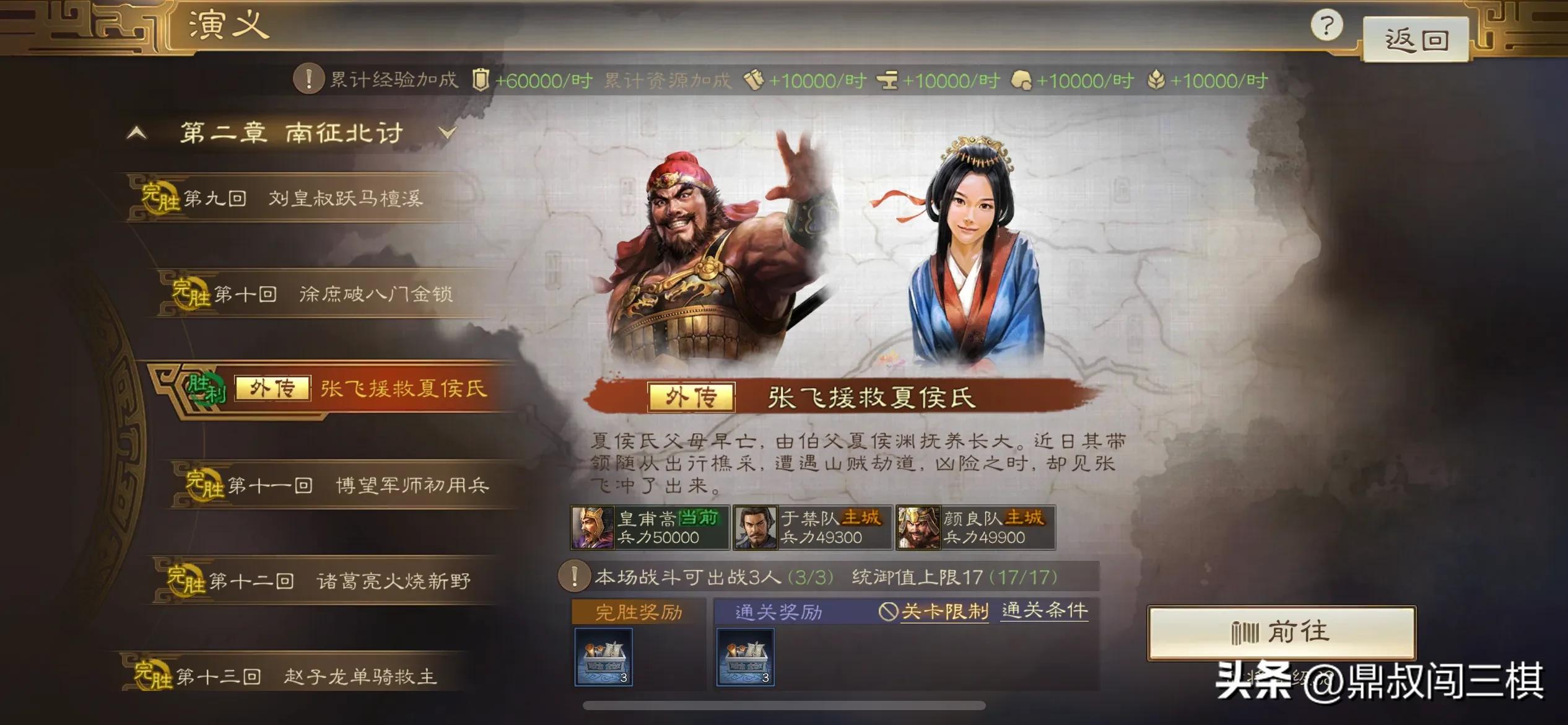Click the iron anvil resource icon
1568x725 pixels.
(x=887, y=81)
